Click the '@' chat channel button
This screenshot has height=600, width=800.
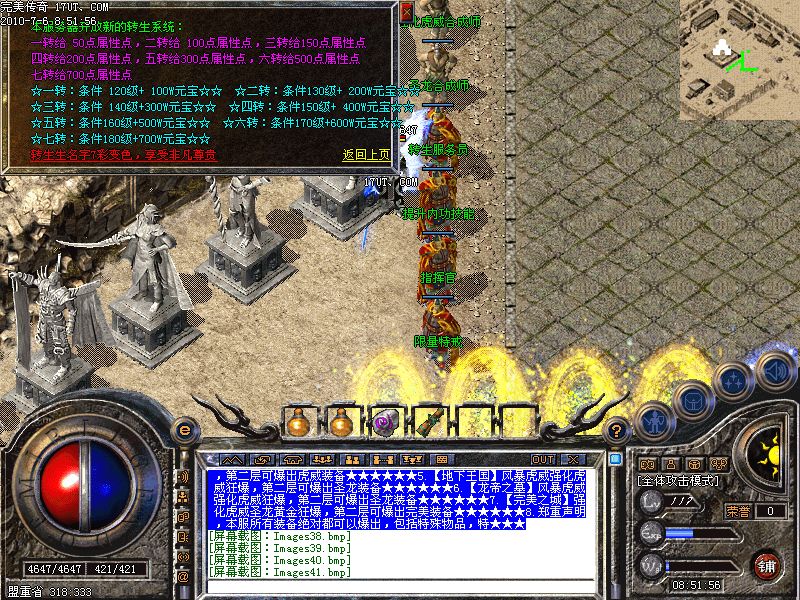pos(183,577)
